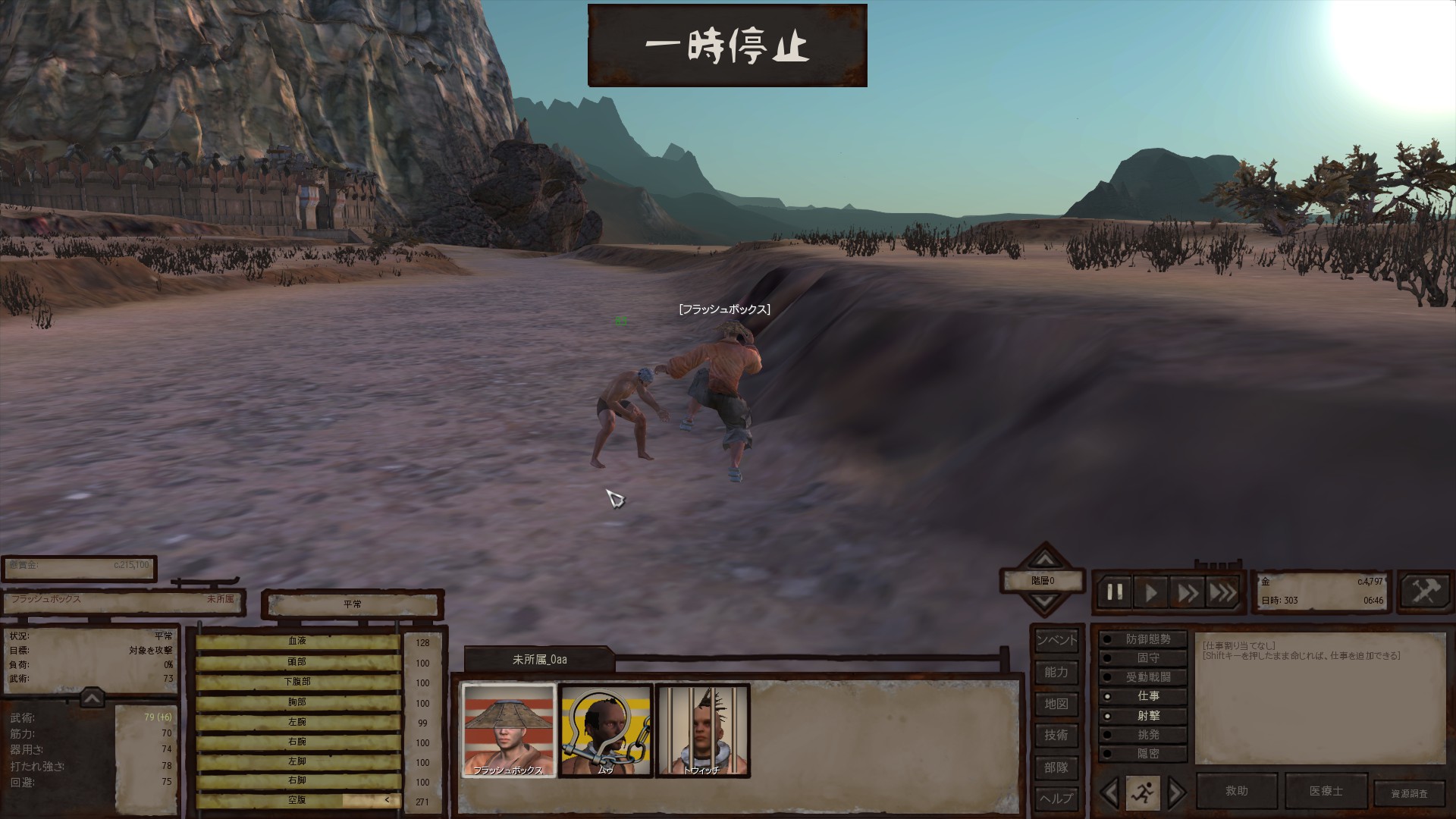
Task: Open the 技術 tech panel
Action: coord(1056,735)
